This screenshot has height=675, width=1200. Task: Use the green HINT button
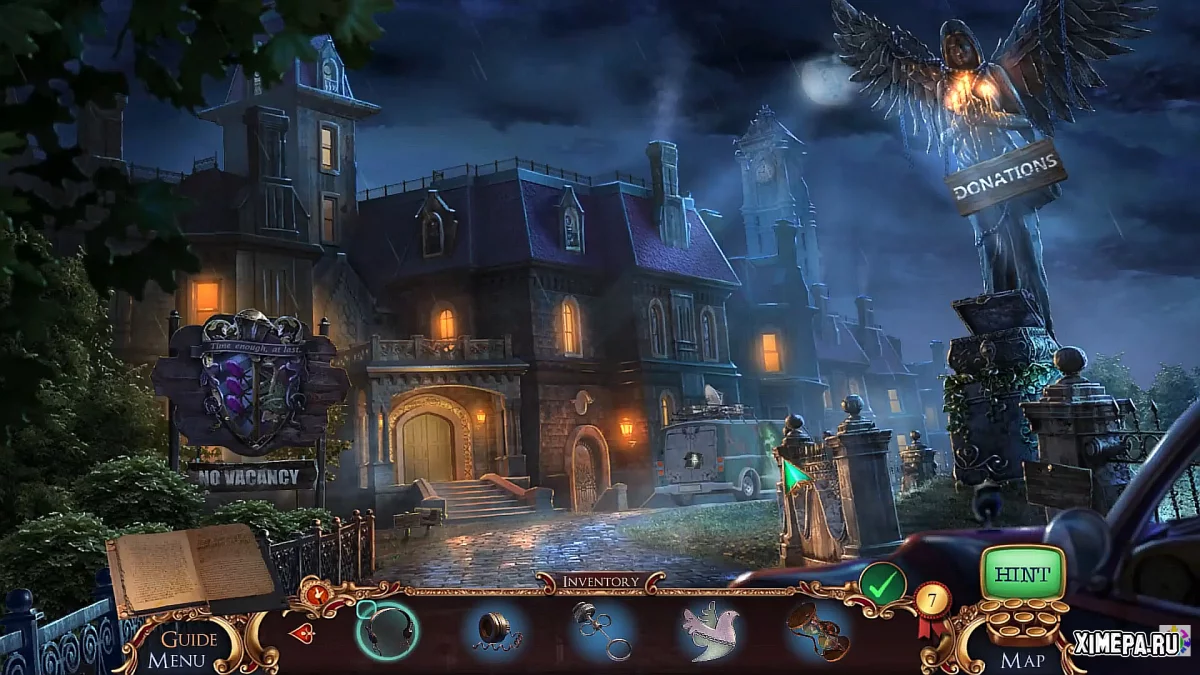tap(1022, 576)
